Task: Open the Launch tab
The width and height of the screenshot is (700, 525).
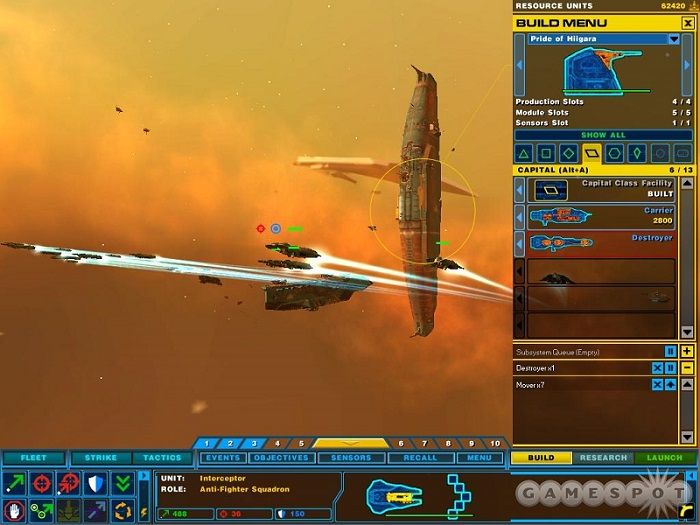Action: 664,458
